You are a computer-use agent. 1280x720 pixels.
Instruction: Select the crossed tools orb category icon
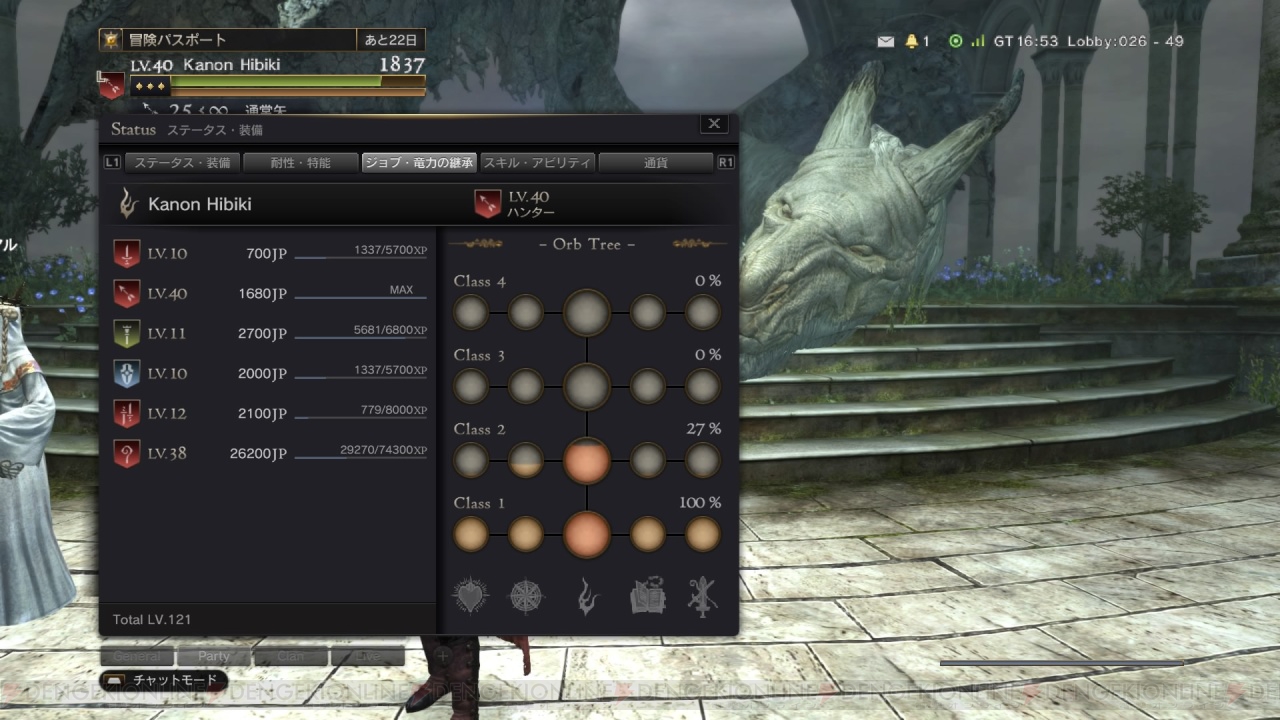point(704,595)
